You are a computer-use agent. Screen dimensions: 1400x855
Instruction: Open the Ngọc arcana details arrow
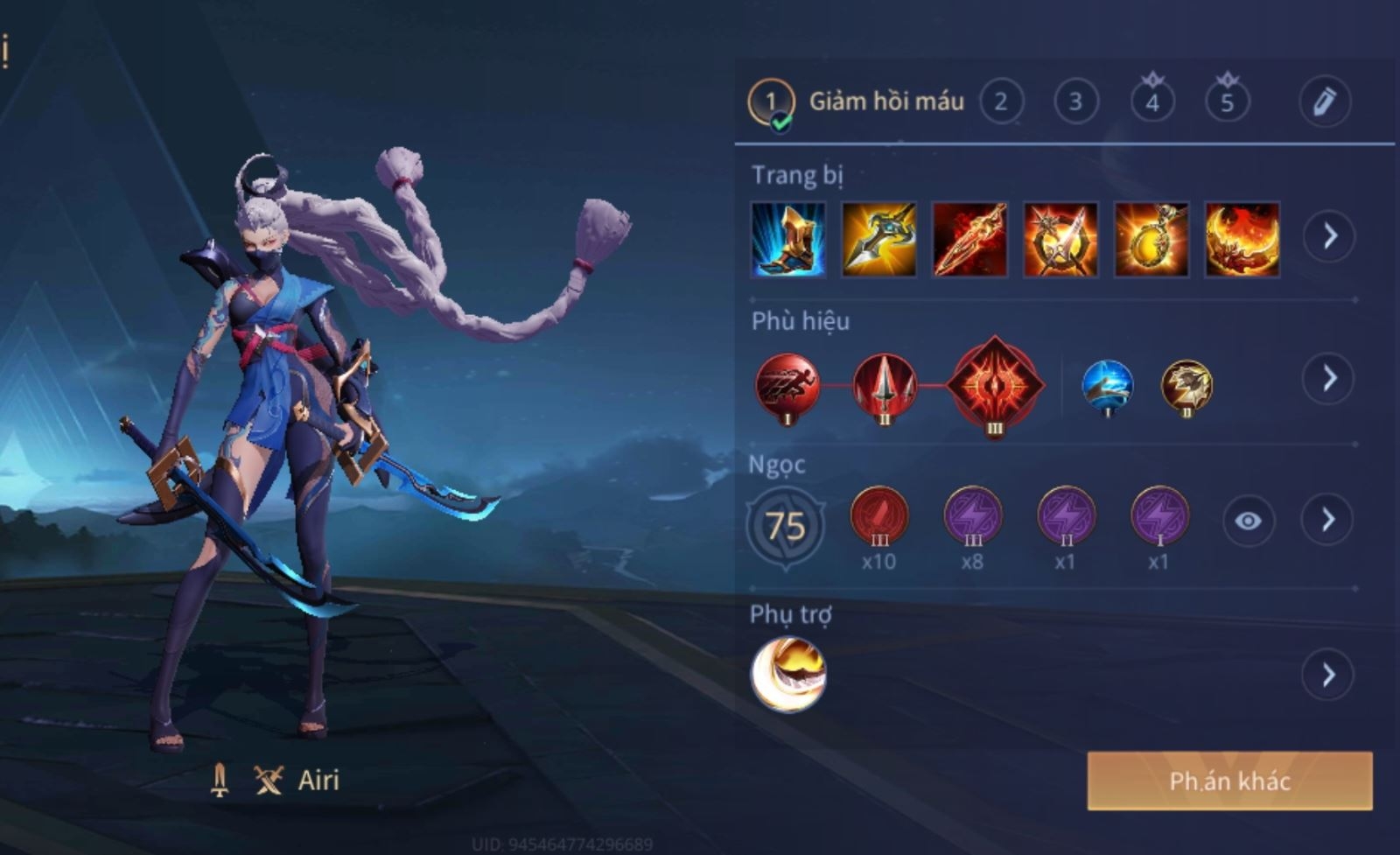(x=1328, y=520)
